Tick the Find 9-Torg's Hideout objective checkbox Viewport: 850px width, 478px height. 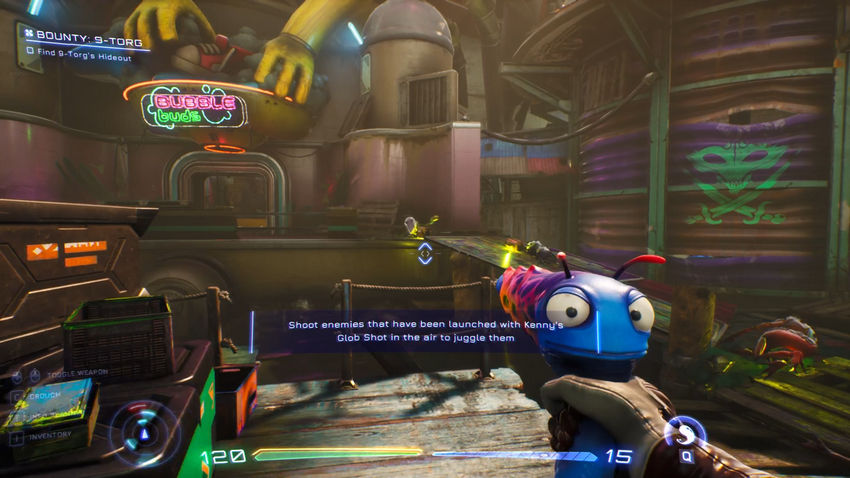pyautogui.click(x=31, y=50)
